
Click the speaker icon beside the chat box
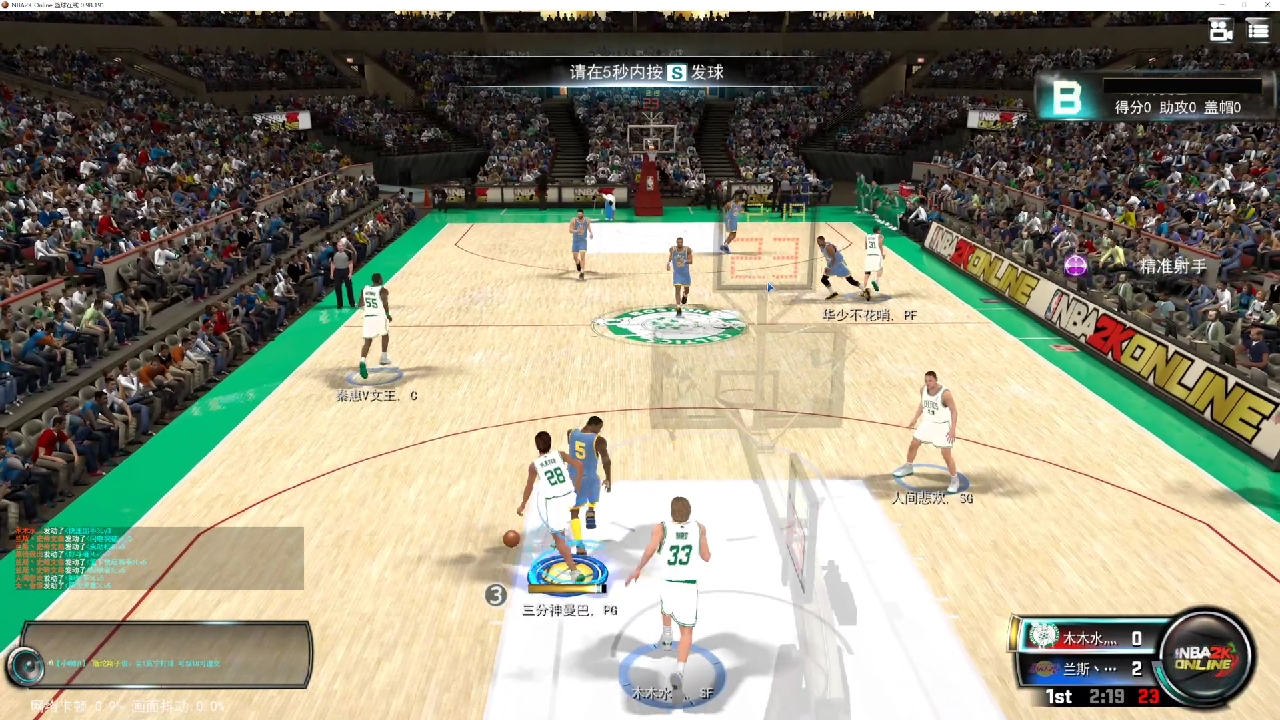click(x=24, y=664)
